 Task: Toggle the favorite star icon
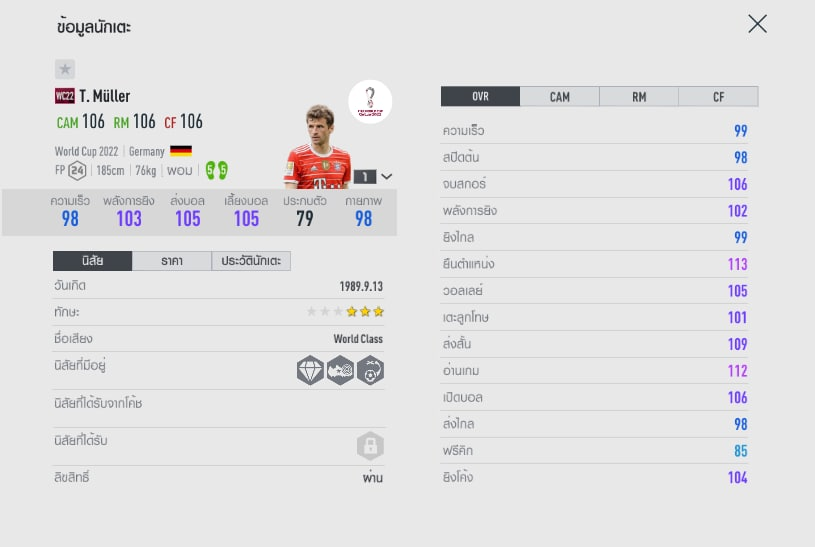click(x=65, y=69)
